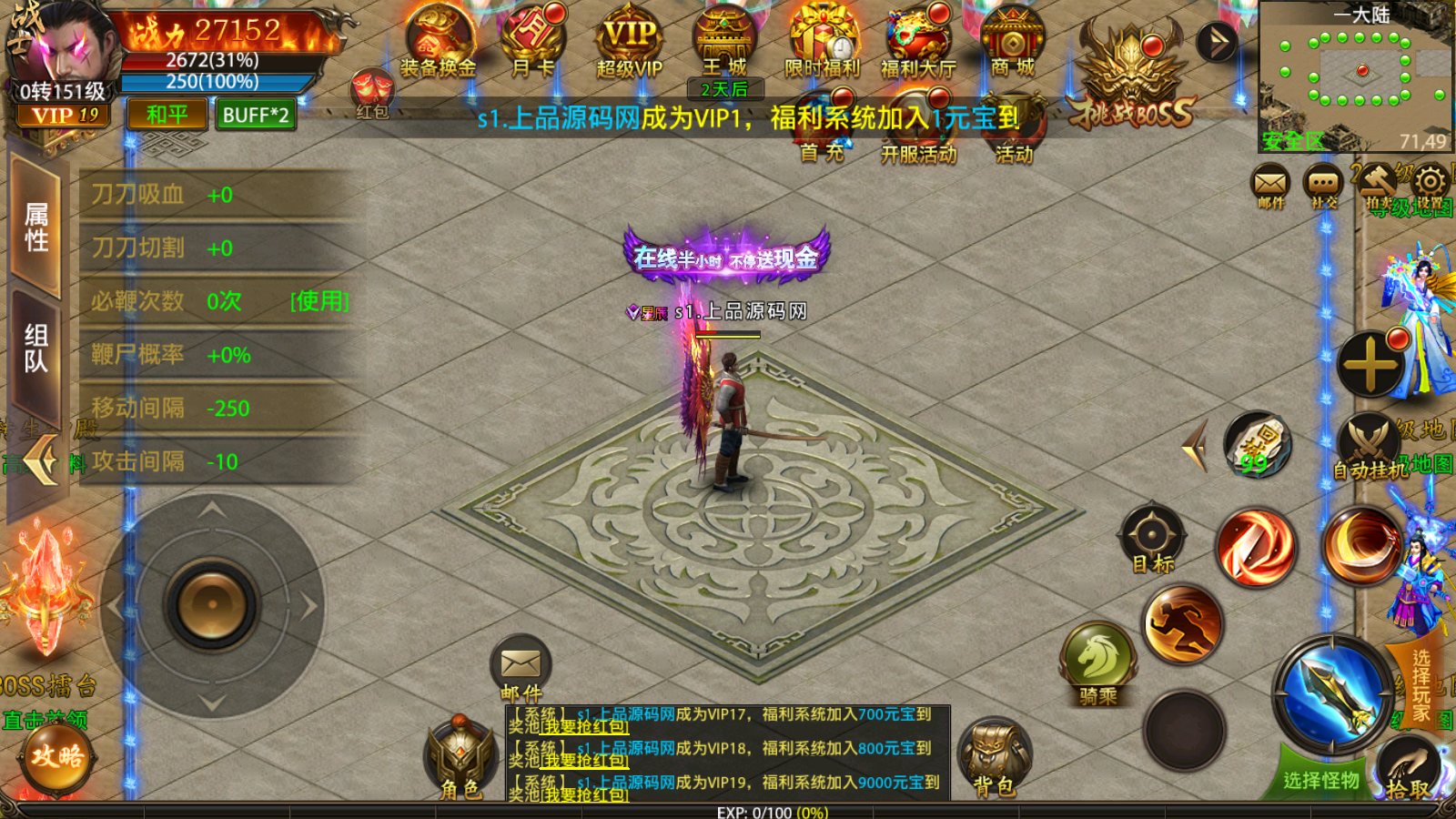
Task: Open the 背包 backpack
Action: coord(995,755)
